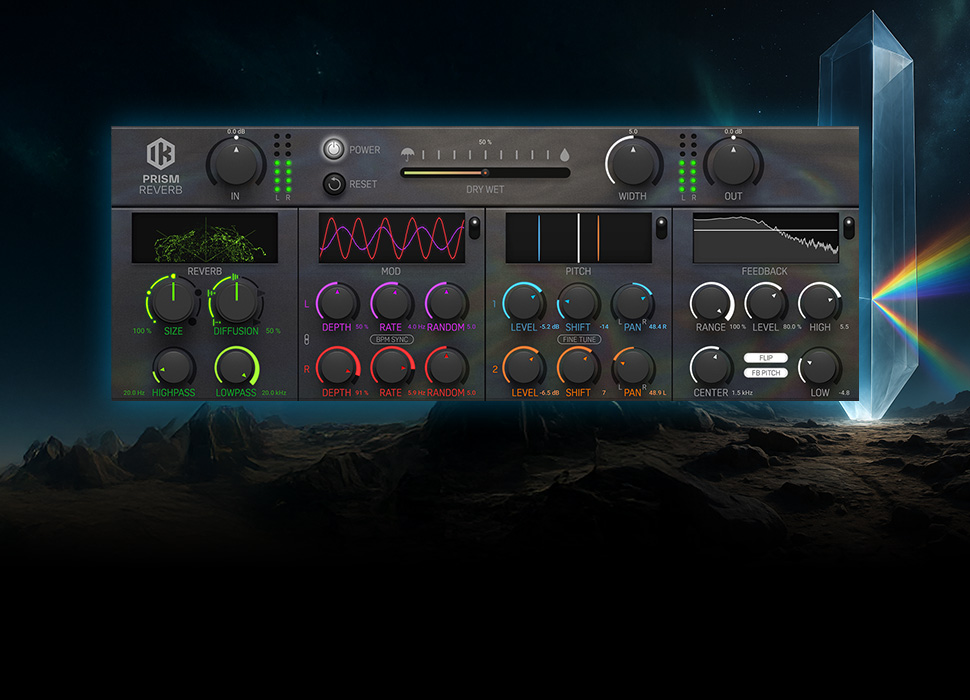Toggle the FB PITCH button
970x700 pixels.
[x=766, y=373]
